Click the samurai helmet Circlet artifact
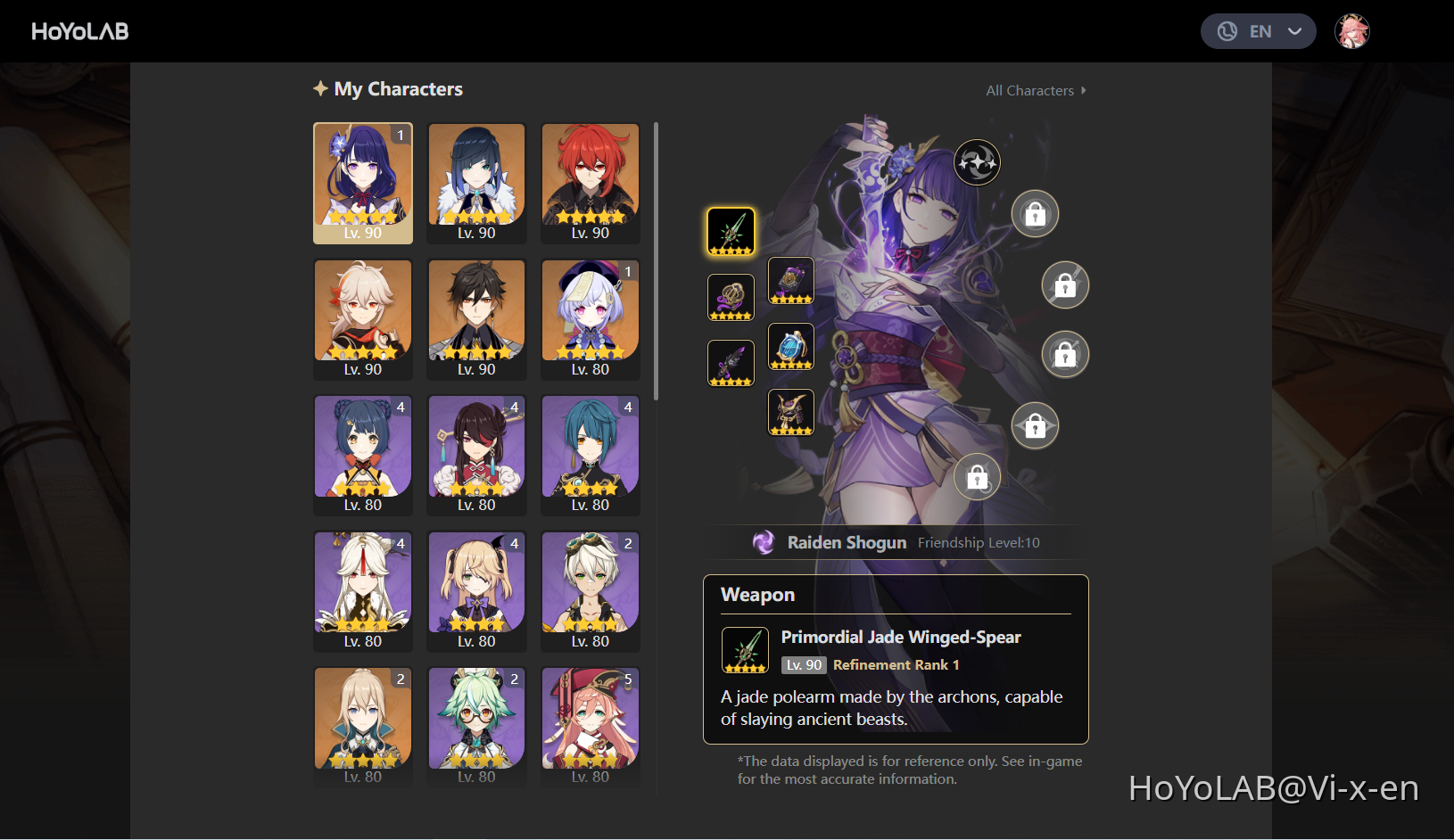The height and width of the screenshot is (840, 1454). tap(790, 412)
